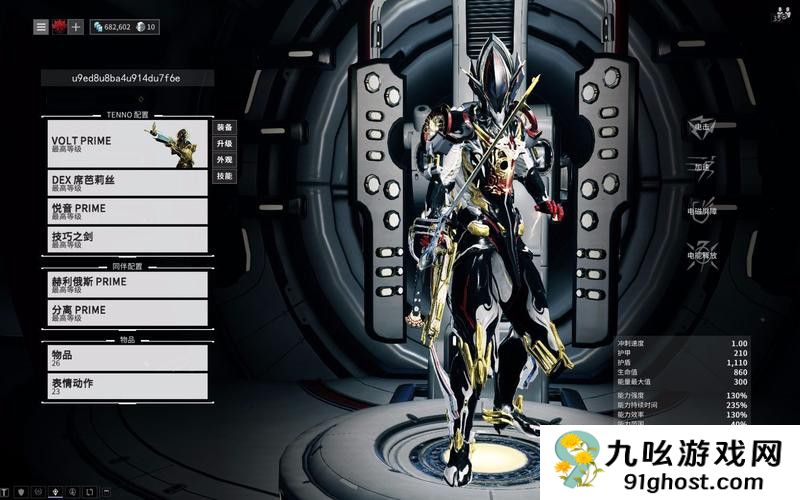Click the 装备 equip button
The height and width of the screenshot is (500, 800).
point(224,127)
